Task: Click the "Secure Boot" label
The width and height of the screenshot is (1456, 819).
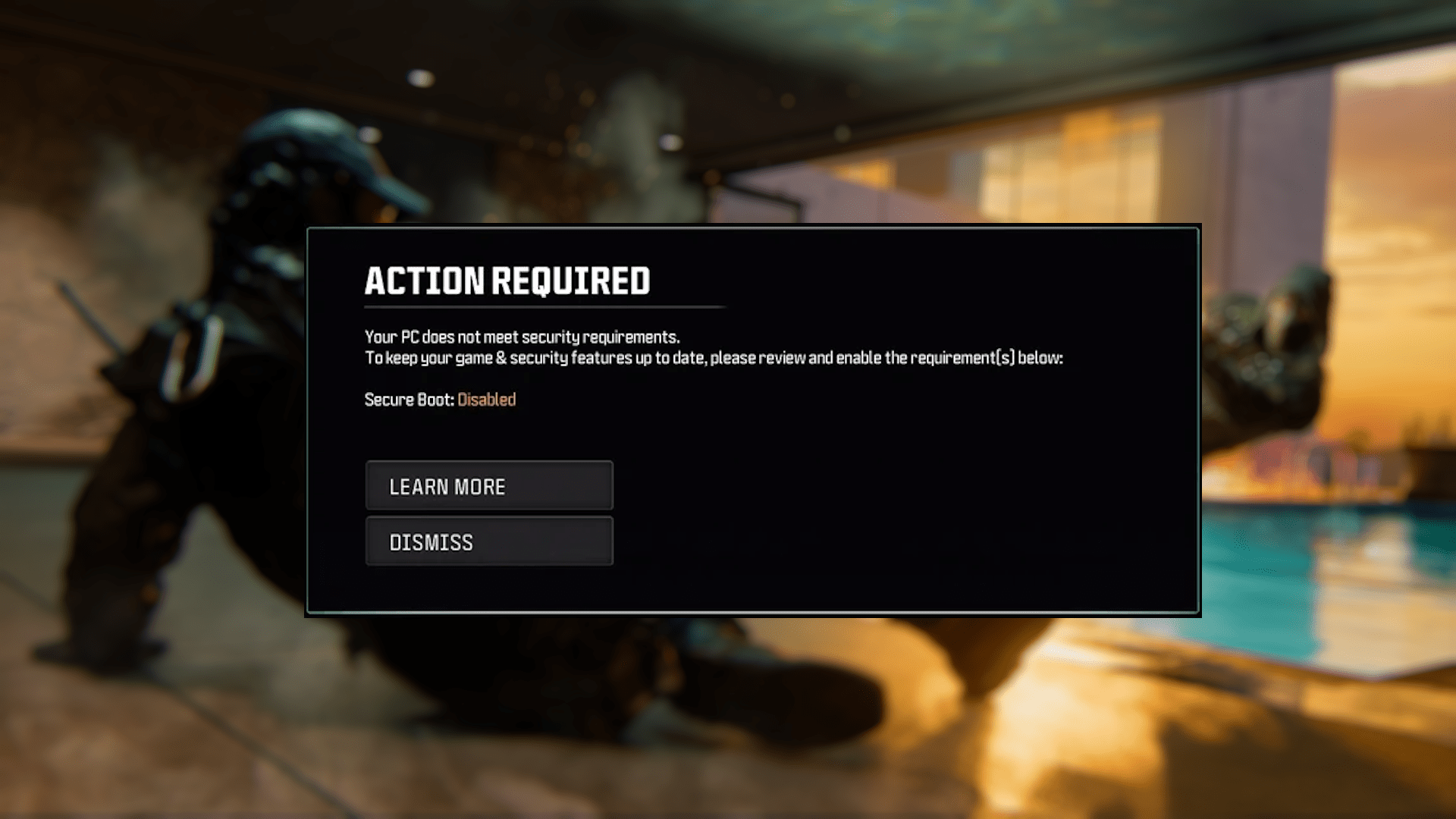Action: click(x=407, y=400)
